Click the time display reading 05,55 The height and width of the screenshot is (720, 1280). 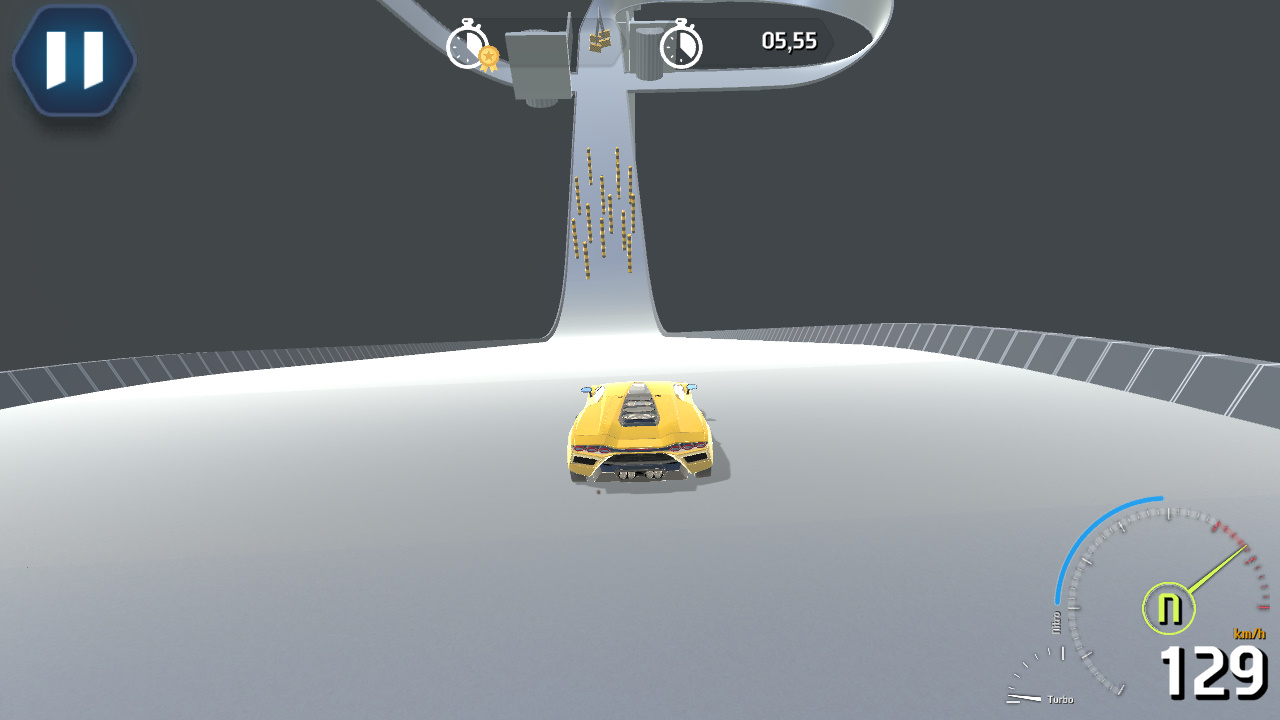click(x=790, y=42)
